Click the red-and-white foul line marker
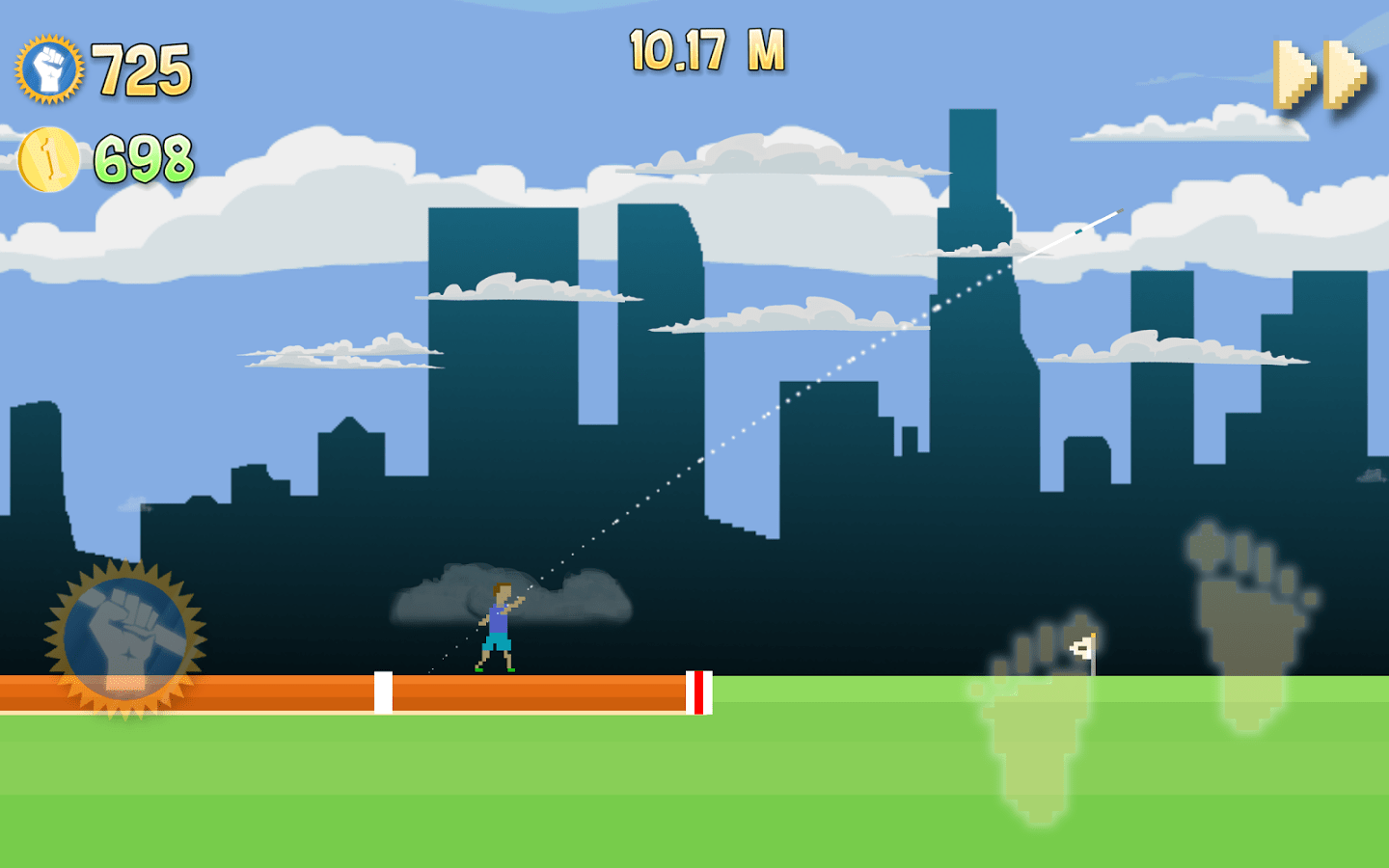The image size is (1389, 868). click(696, 692)
